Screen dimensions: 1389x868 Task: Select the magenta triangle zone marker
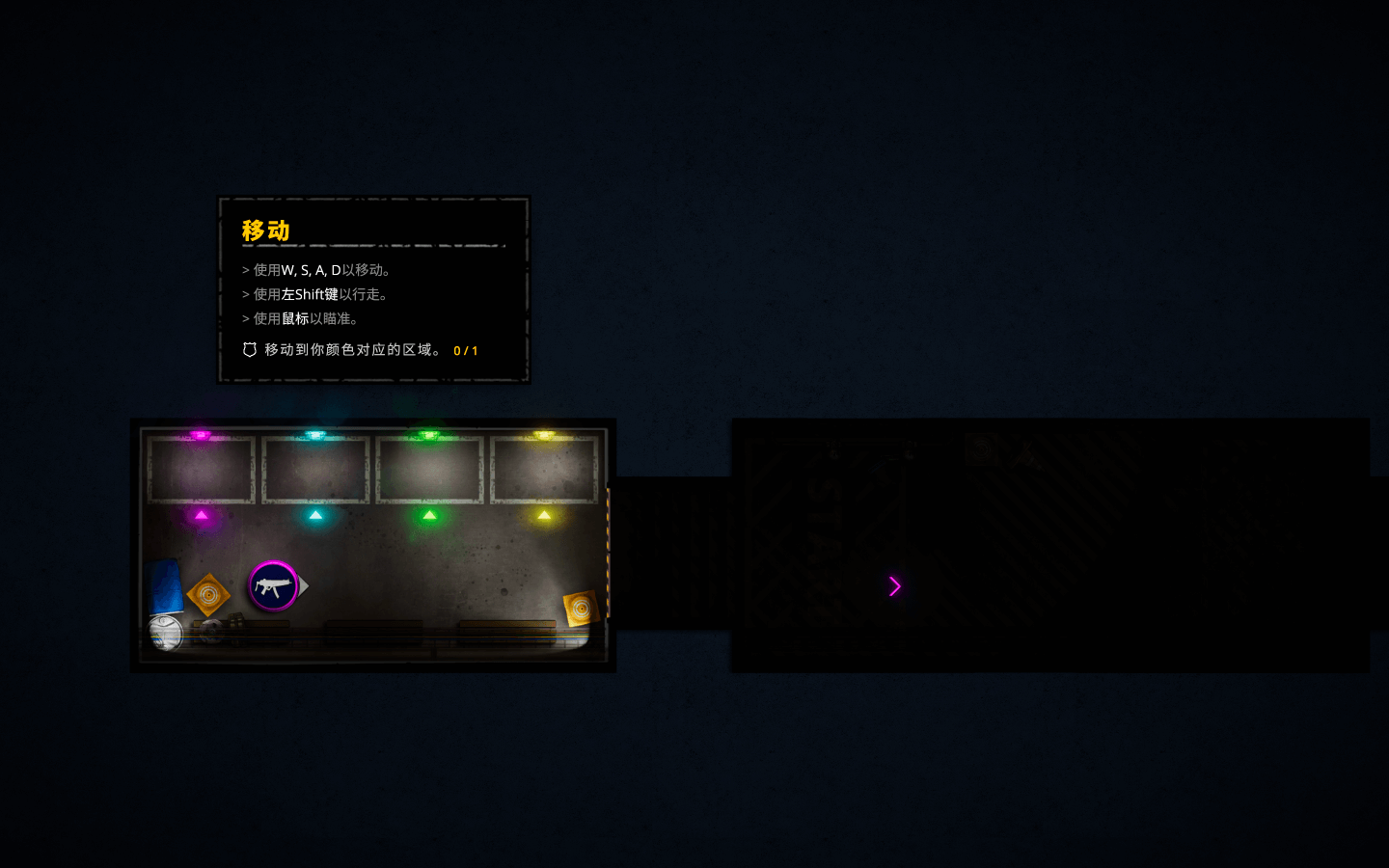tap(200, 517)
